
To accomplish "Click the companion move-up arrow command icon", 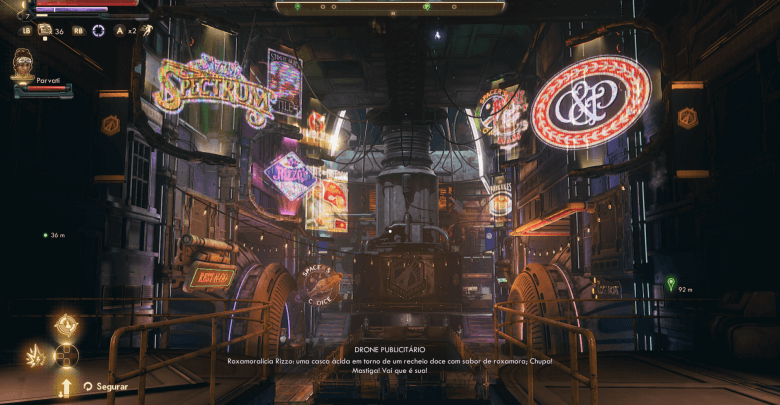I will point(66,385).
